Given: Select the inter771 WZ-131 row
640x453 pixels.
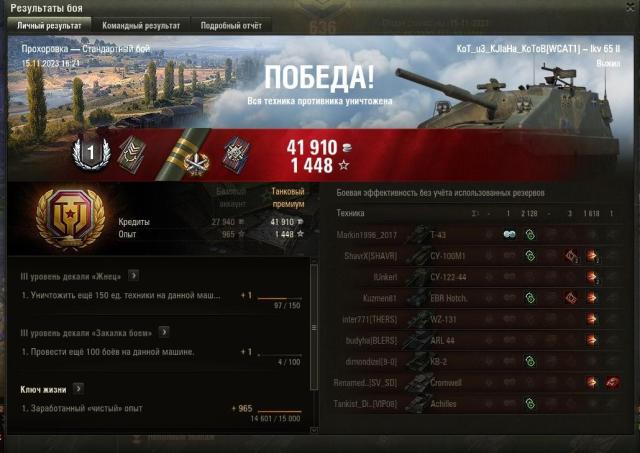Looking at the screenshot, I should click(470, 320).
